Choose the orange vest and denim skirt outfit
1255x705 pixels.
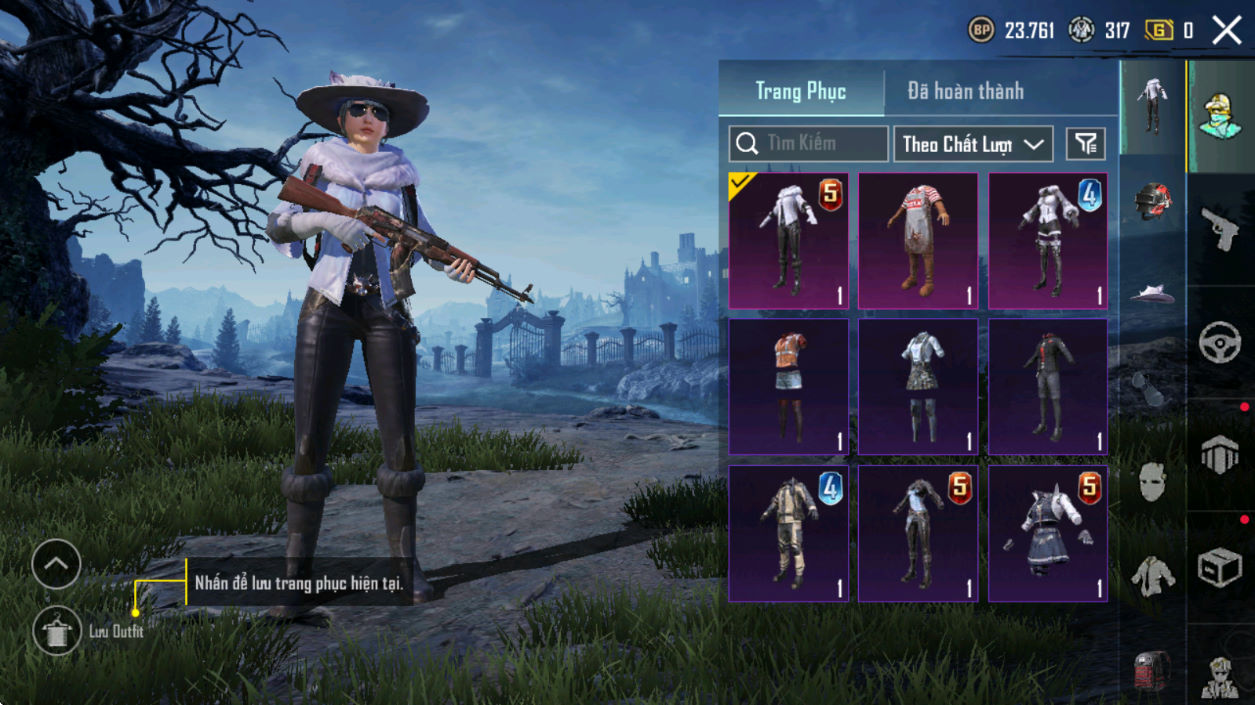788,387
